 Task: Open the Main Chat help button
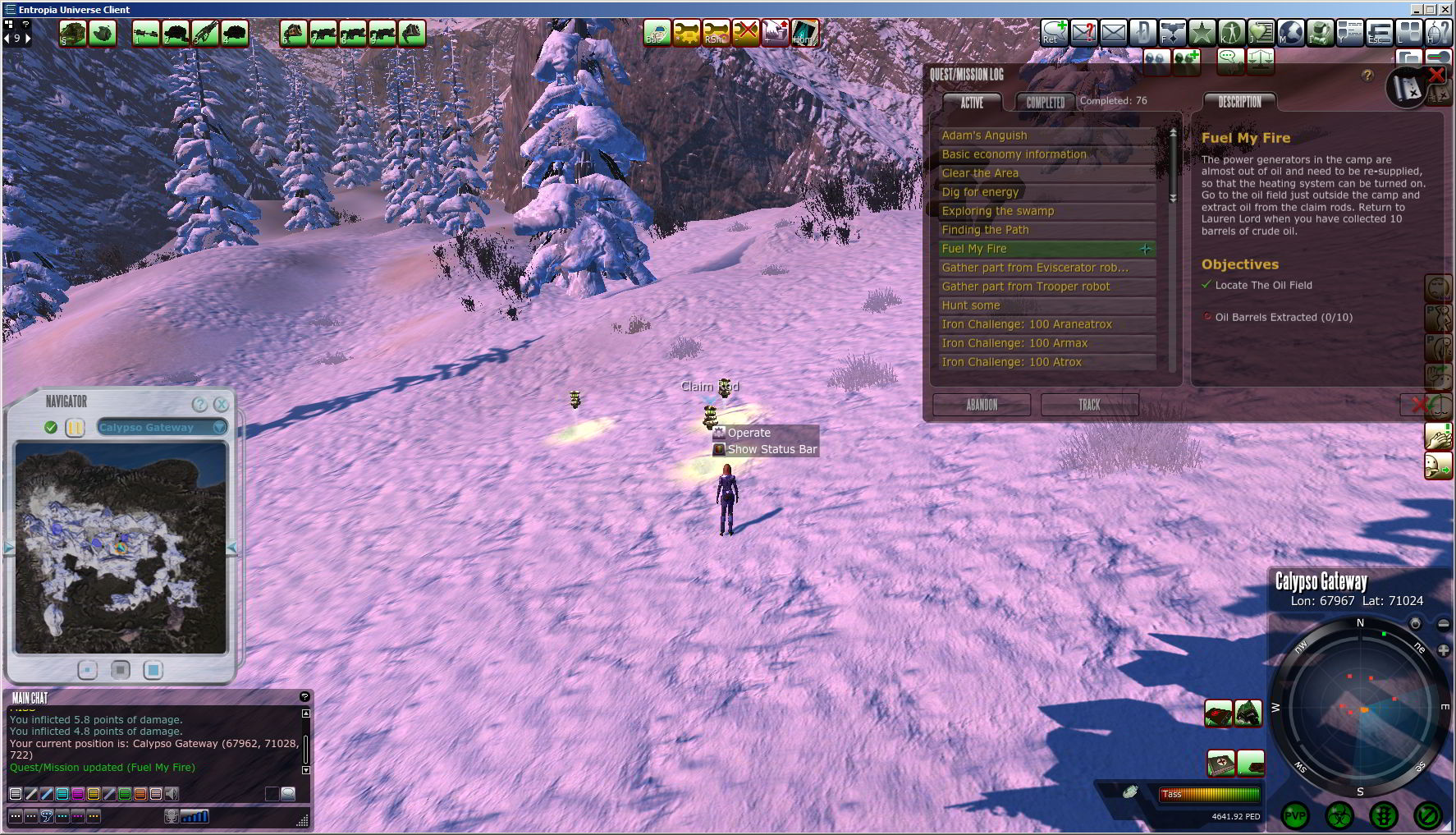[304, 697]
